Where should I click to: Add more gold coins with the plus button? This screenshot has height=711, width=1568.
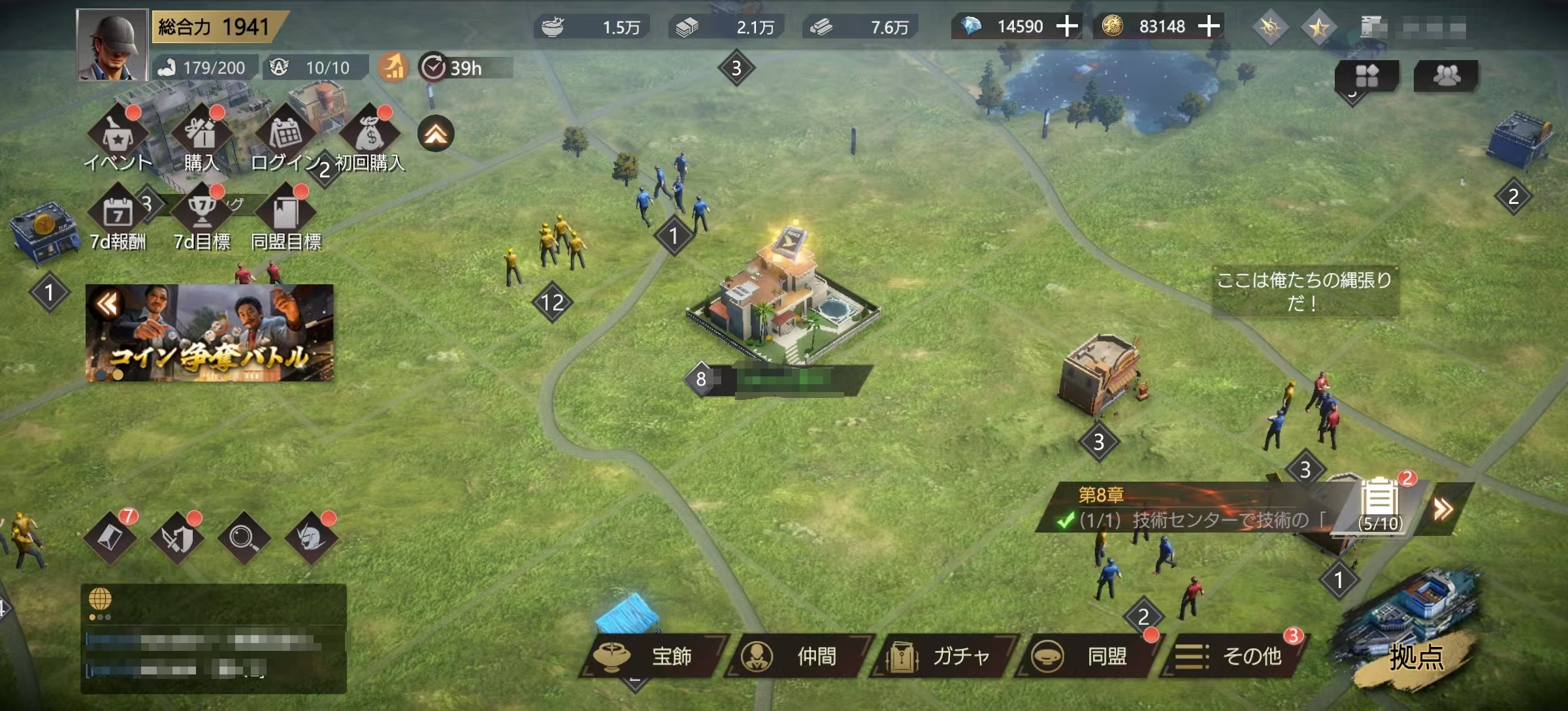pyautogui.click(x=1209, y=27)
